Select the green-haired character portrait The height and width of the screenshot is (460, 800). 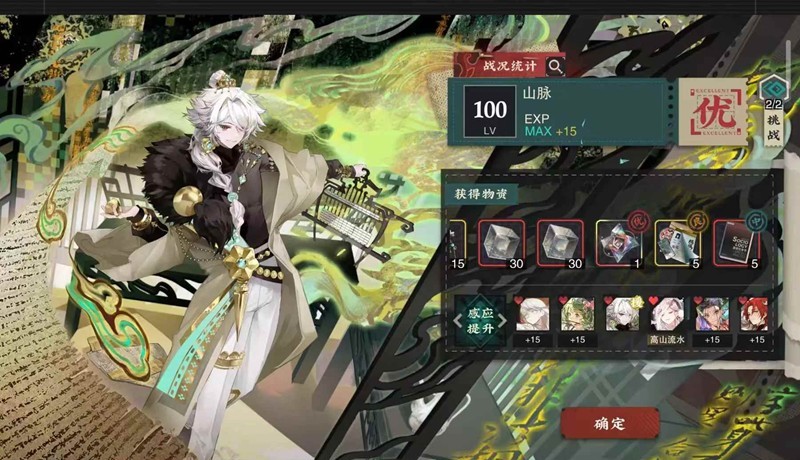577,316
